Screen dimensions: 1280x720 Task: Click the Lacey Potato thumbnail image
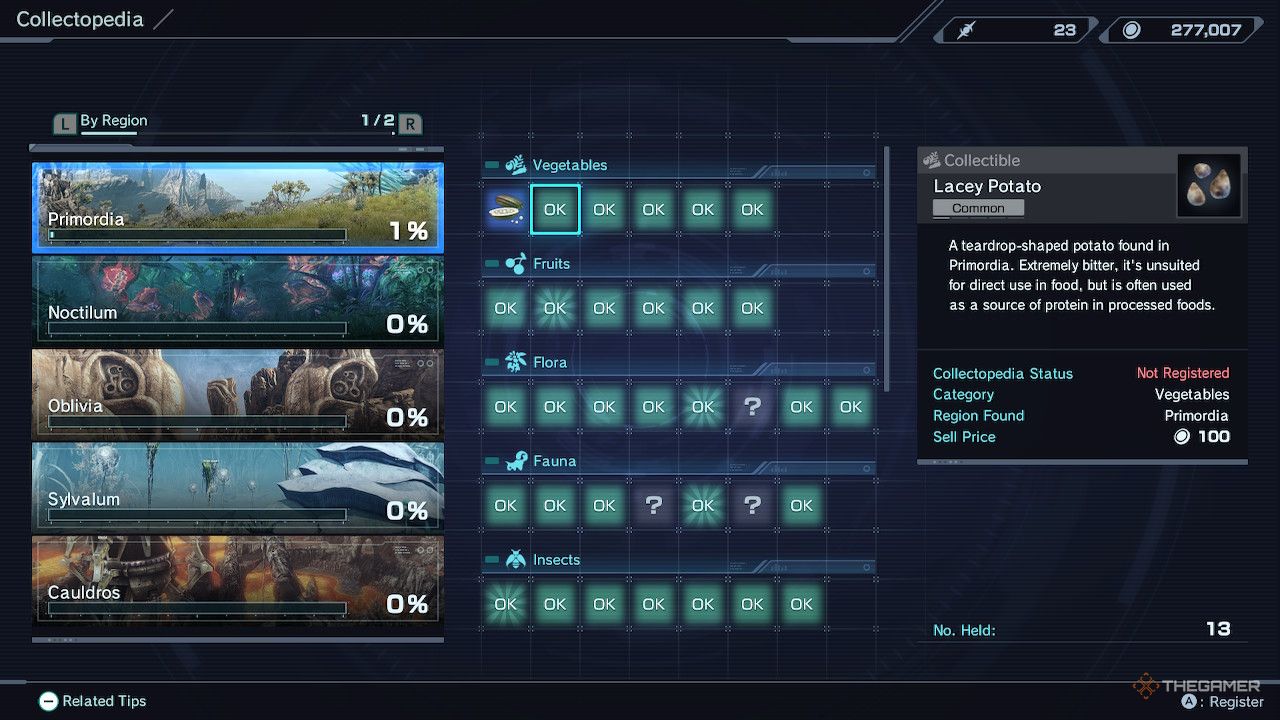pyautogui.click(x=1208, y=186)
